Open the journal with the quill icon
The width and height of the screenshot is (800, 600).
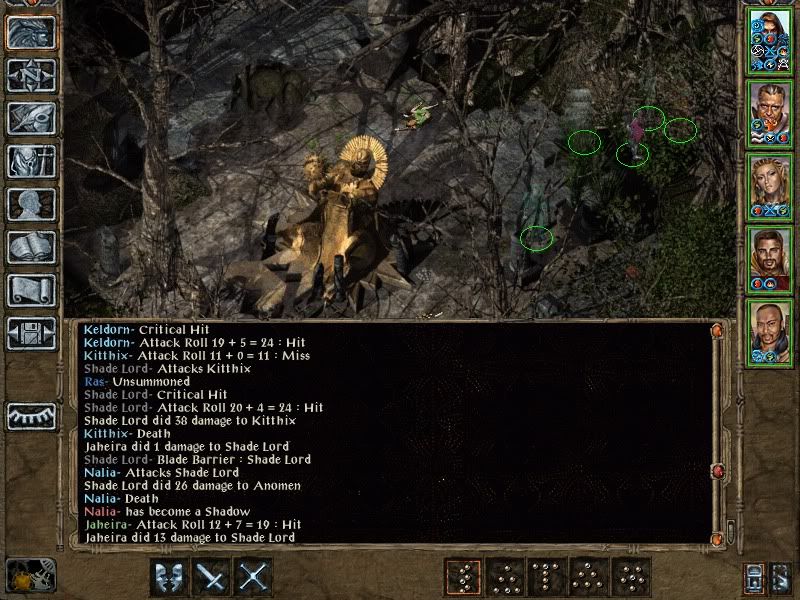[x=31, y=118]
